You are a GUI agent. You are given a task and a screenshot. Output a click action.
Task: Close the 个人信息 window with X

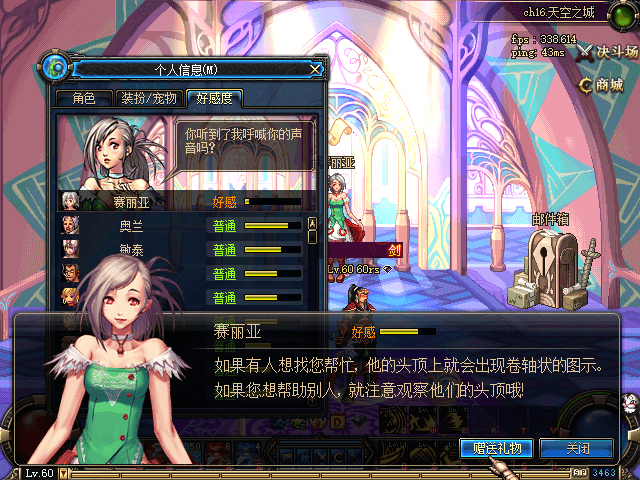click(316, 69)
